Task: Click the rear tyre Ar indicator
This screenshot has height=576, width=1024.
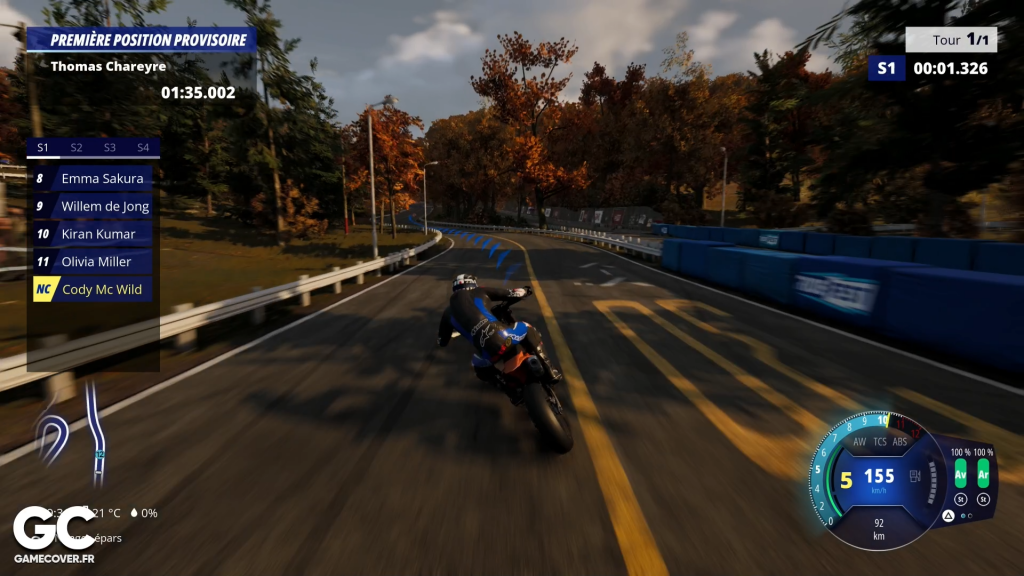Action: click(x=983, y=471)
